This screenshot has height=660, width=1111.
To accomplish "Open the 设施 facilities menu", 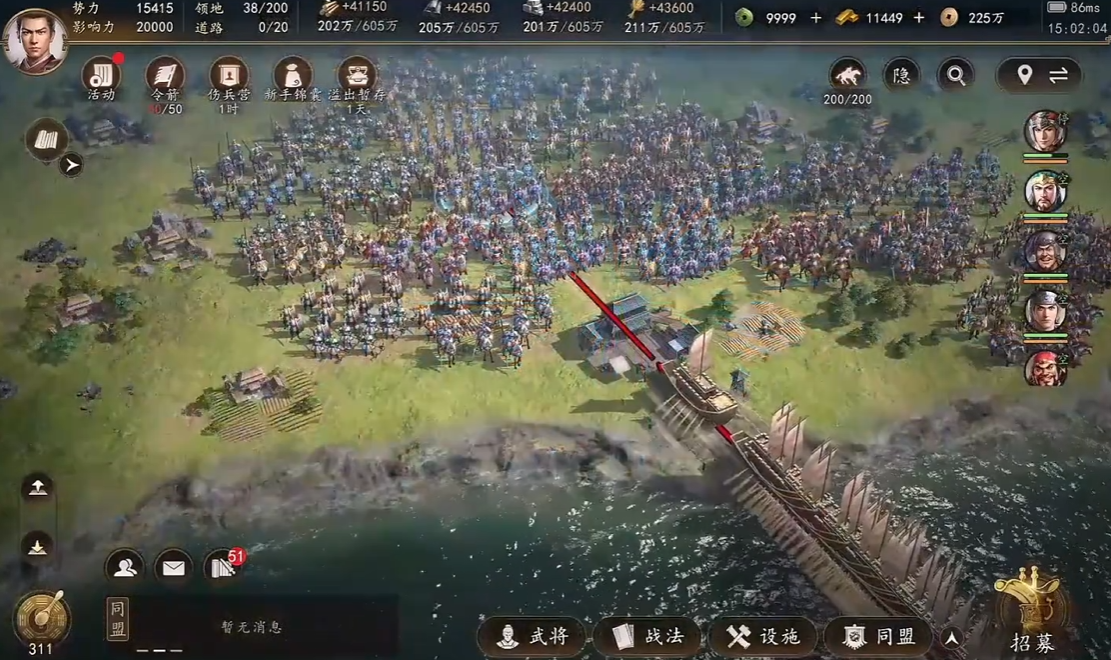I will click(764, 636).
